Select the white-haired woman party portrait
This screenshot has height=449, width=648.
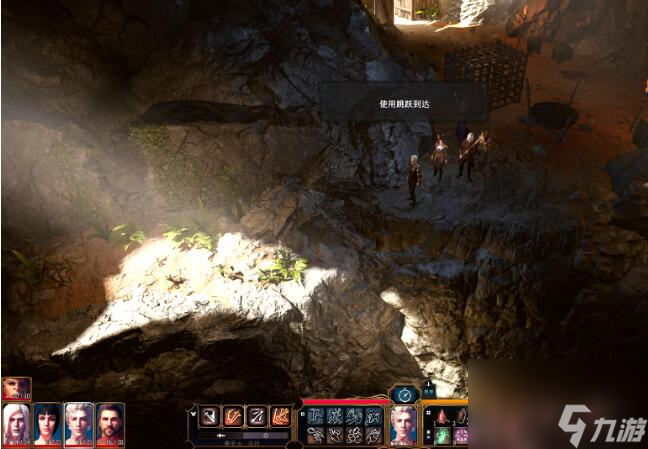[x=16, y=423]
